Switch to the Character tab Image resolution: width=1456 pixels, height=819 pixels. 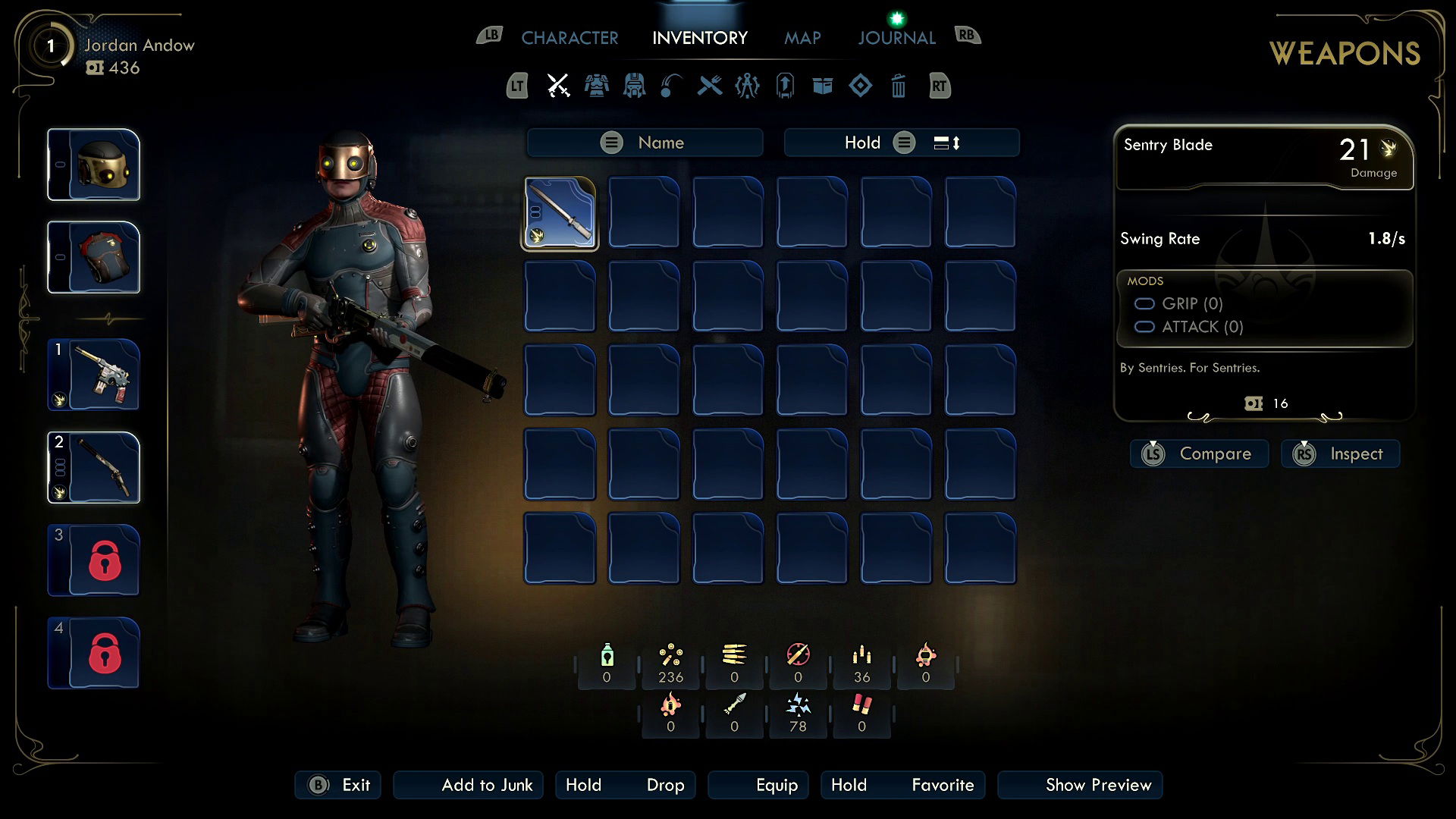570,38
